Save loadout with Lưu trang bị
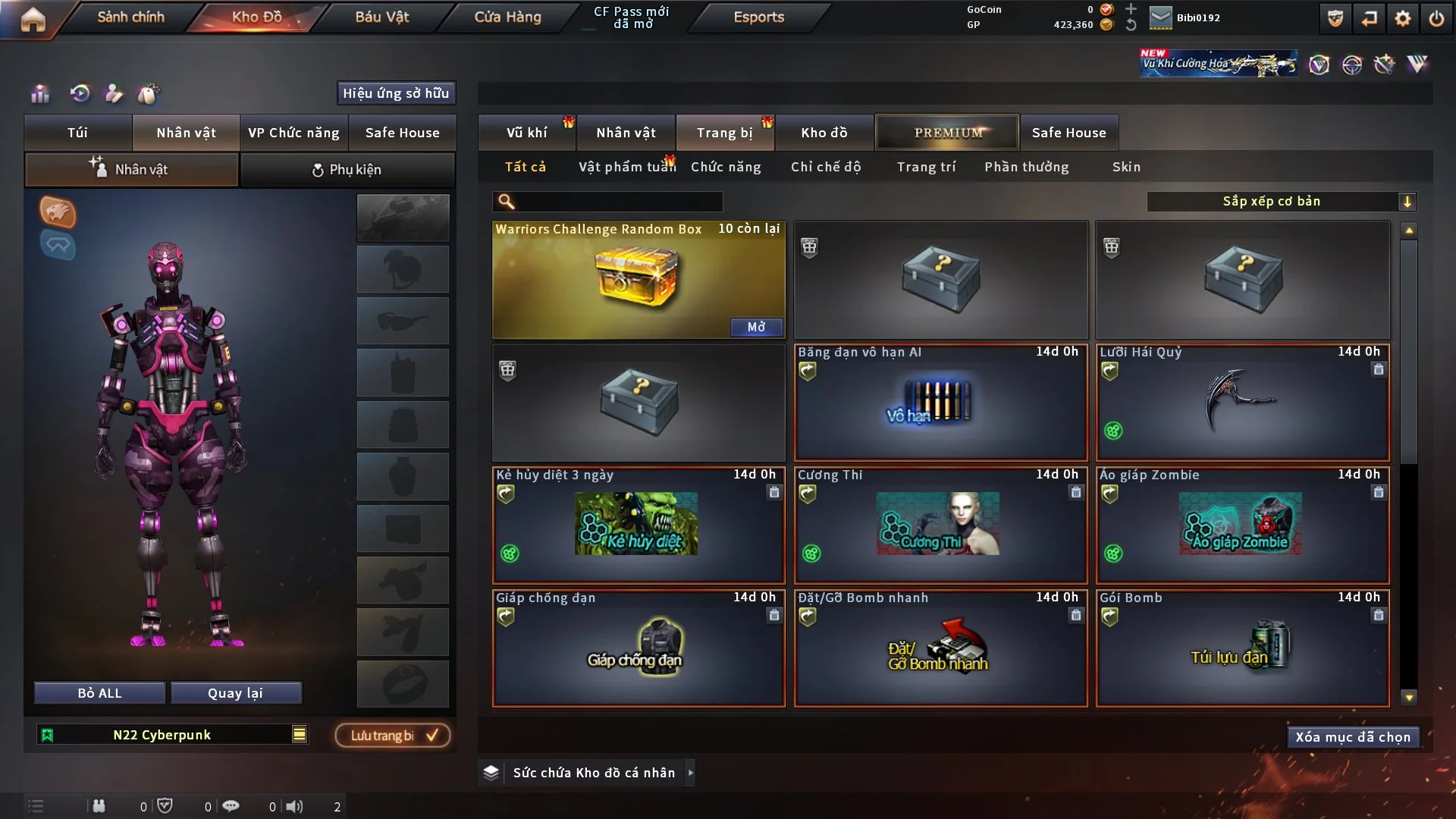The image size is (1456, 819). tap(393, 735)
